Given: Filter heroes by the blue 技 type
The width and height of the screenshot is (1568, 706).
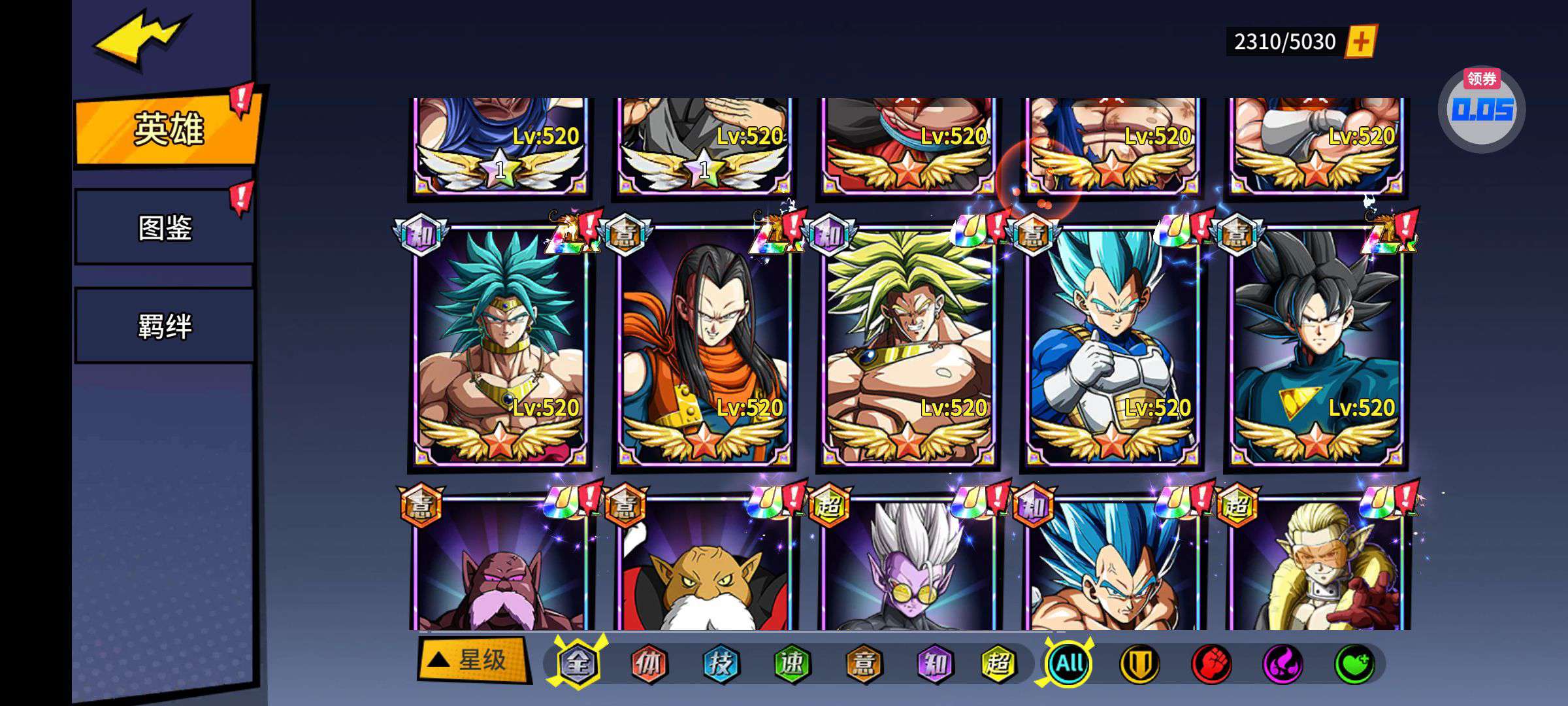Looking at the screenshot, I should tap(721, 664).
